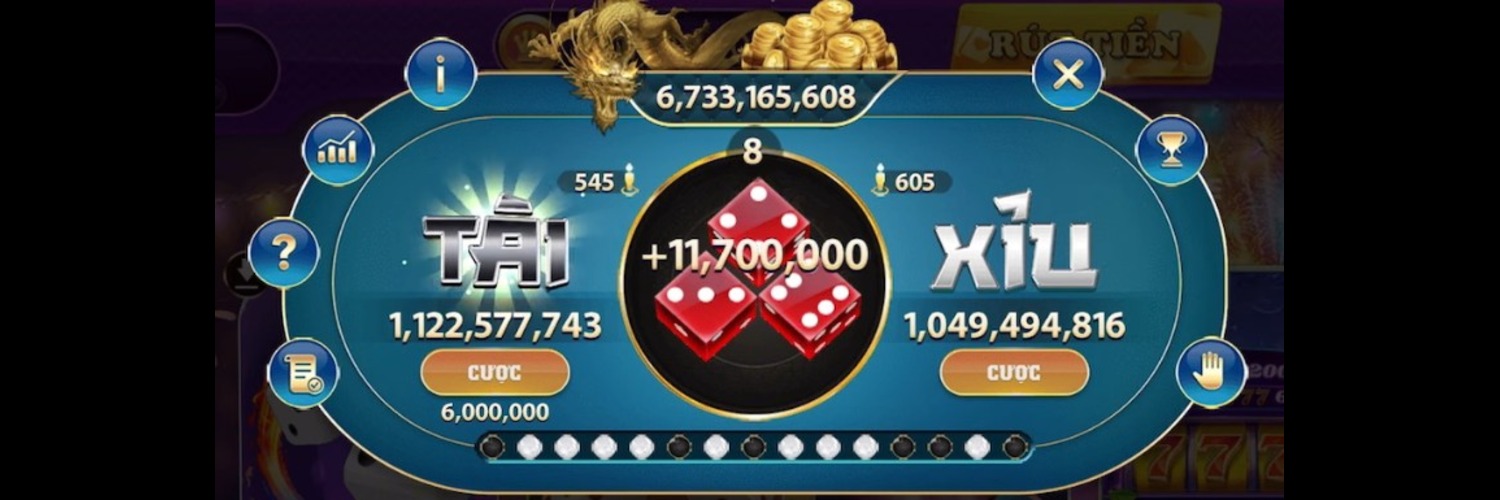This screenshot has height=500, width=1500.
Task: Open the question mark help
Action: 284,253
